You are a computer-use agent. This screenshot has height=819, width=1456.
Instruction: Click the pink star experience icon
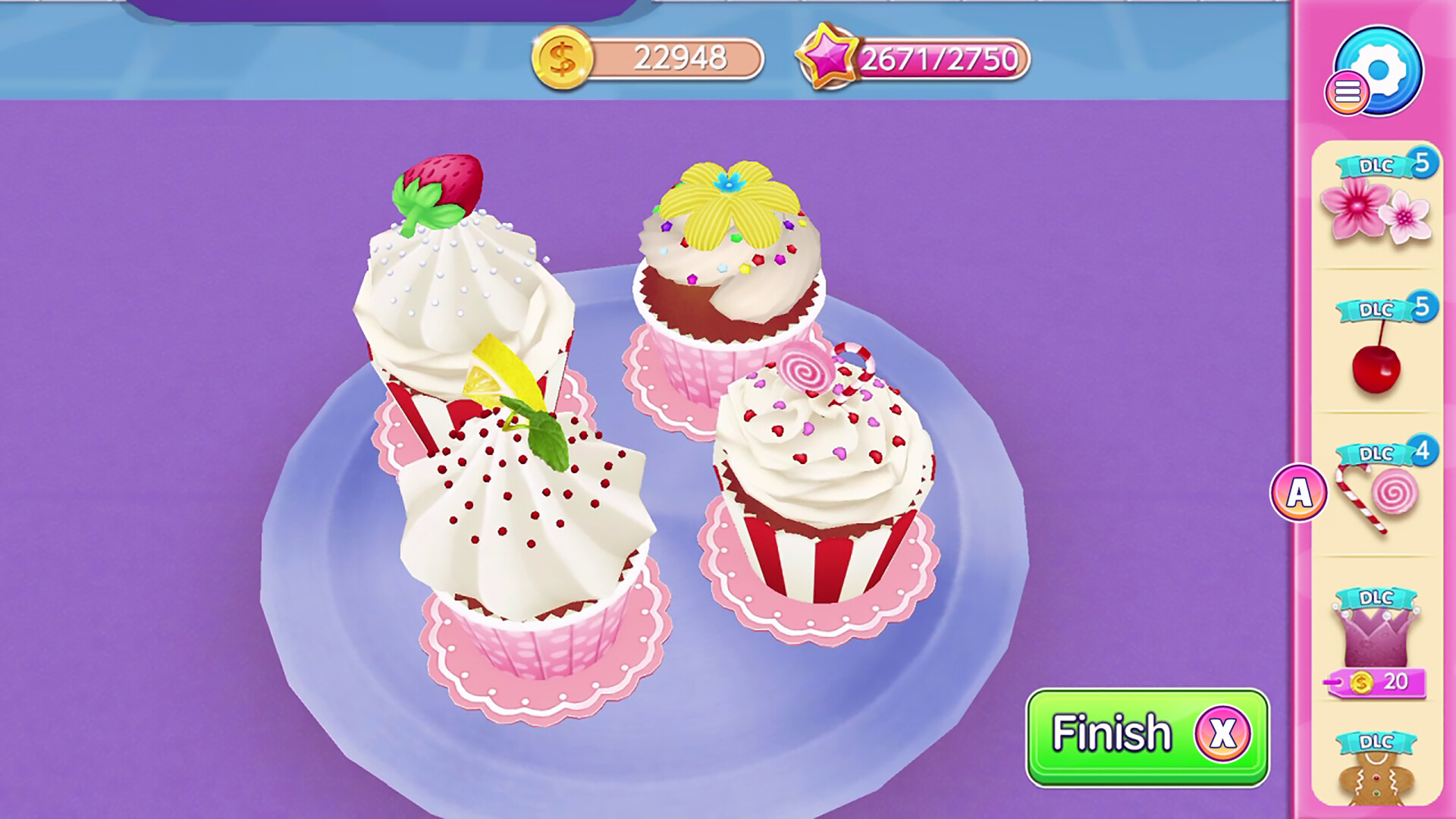(829, 57)
